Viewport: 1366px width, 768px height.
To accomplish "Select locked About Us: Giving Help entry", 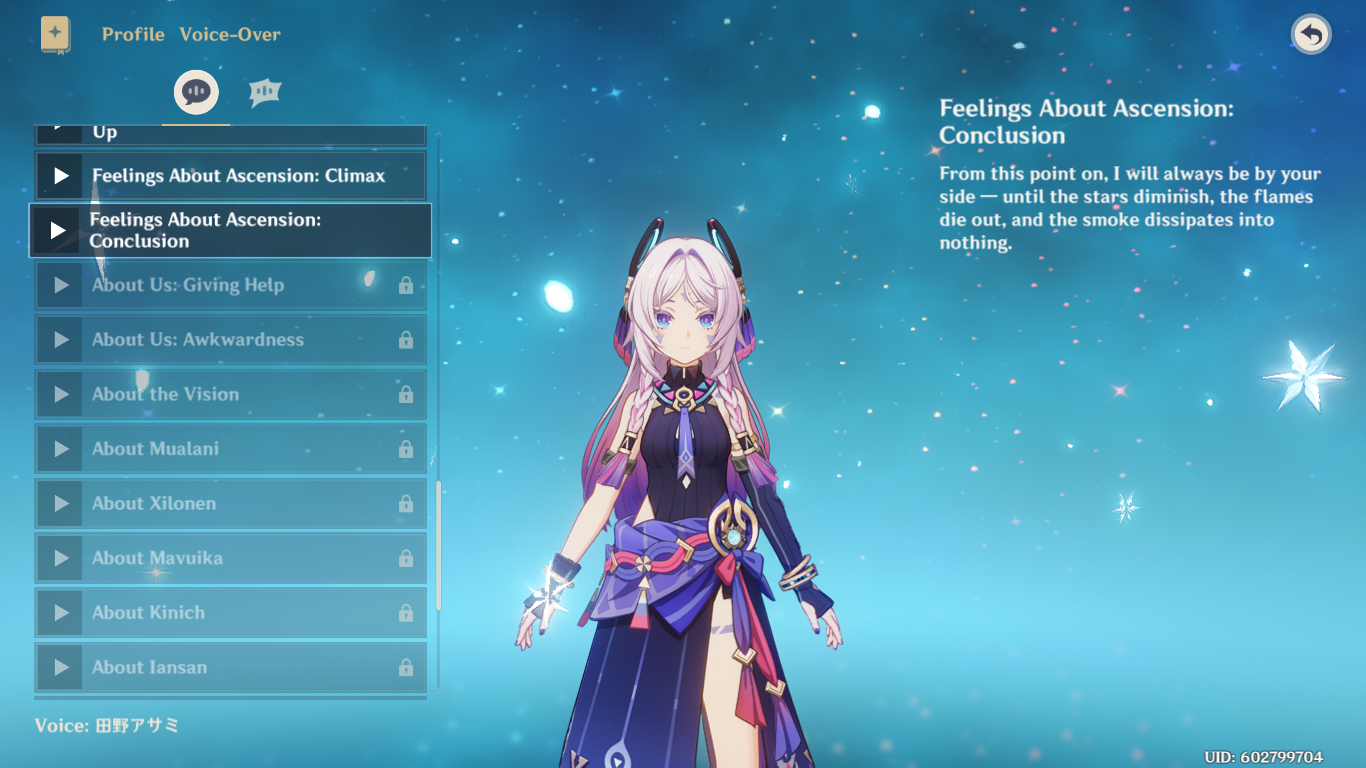I will tap(230, 286).
